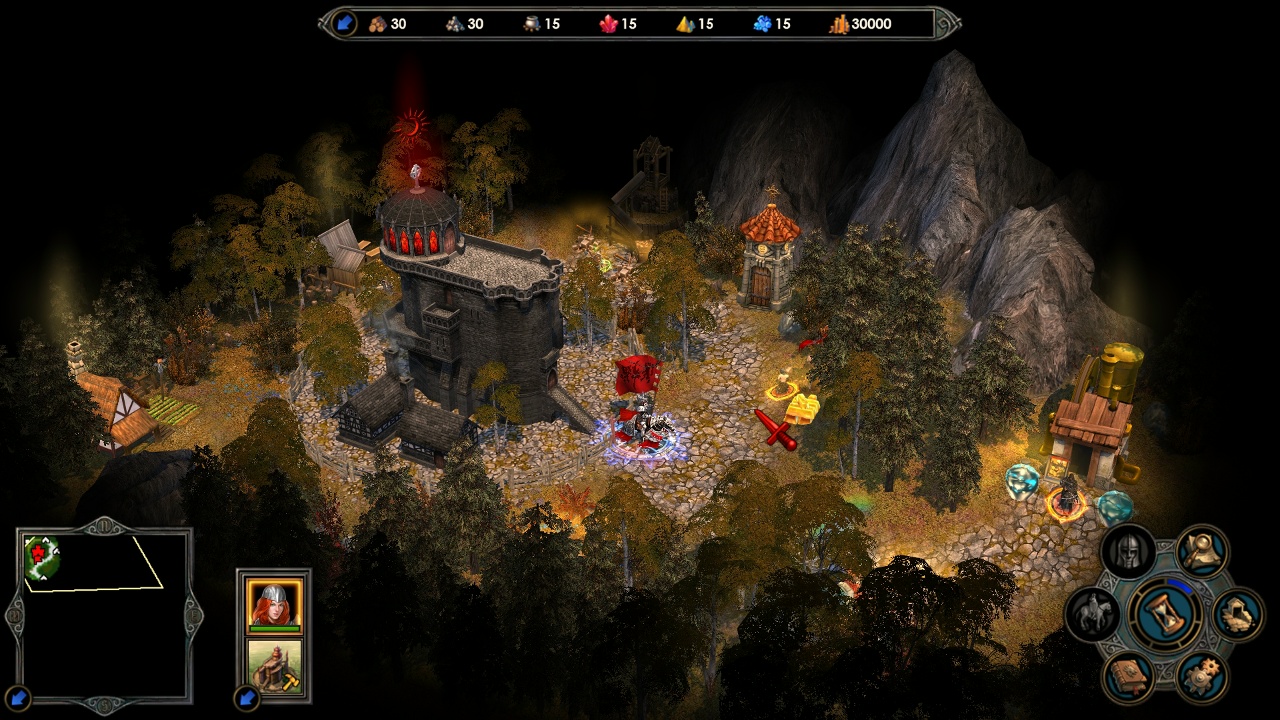Select the town portrait with hammer

(273, 666)
